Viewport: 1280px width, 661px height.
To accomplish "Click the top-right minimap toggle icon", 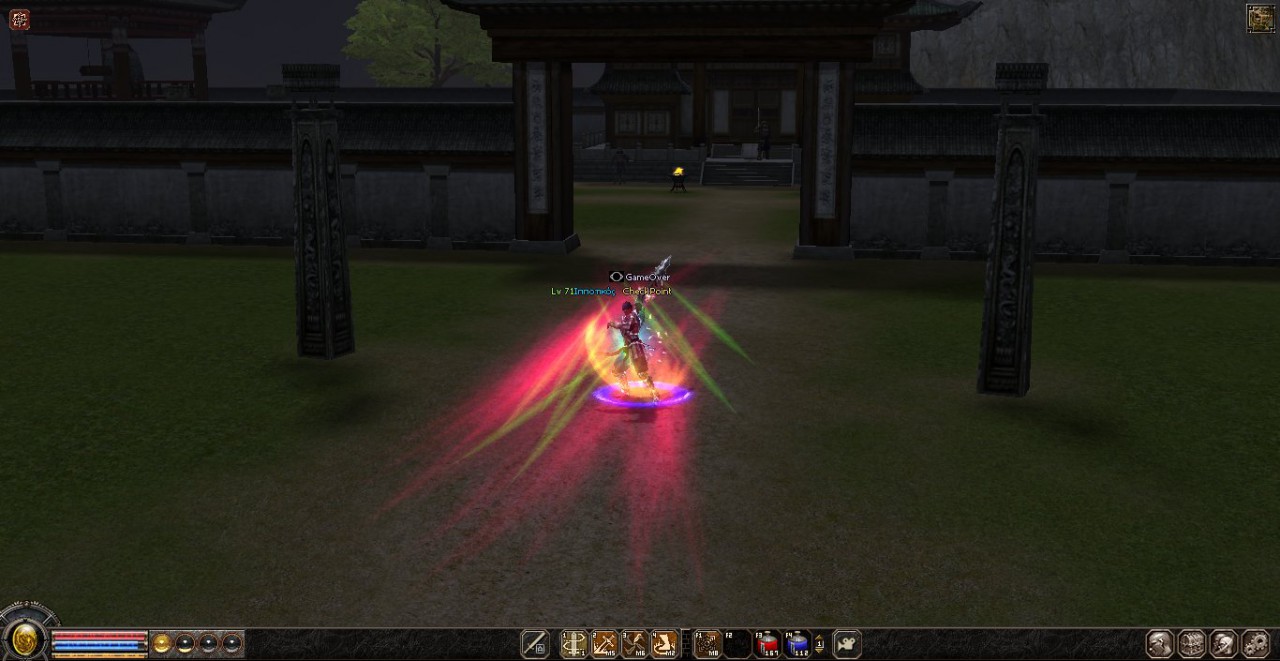I will click(x=1260, y=18).
